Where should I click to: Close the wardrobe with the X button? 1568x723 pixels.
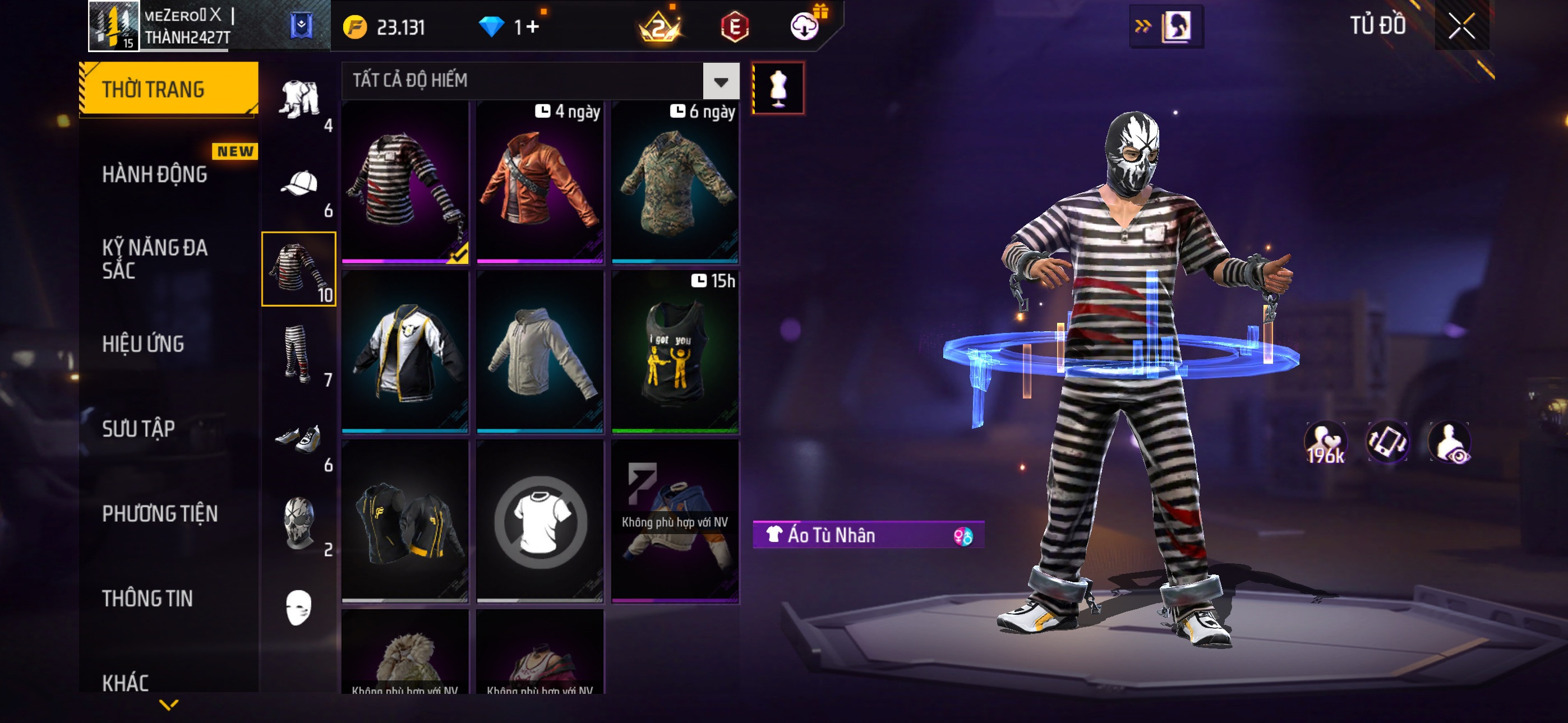1461,26
